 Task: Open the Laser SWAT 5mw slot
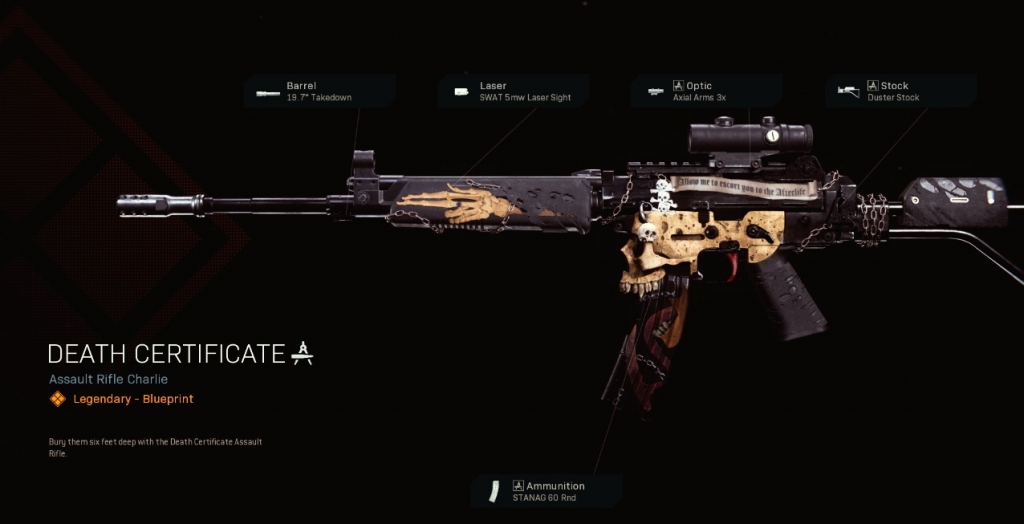pos(512,92)
